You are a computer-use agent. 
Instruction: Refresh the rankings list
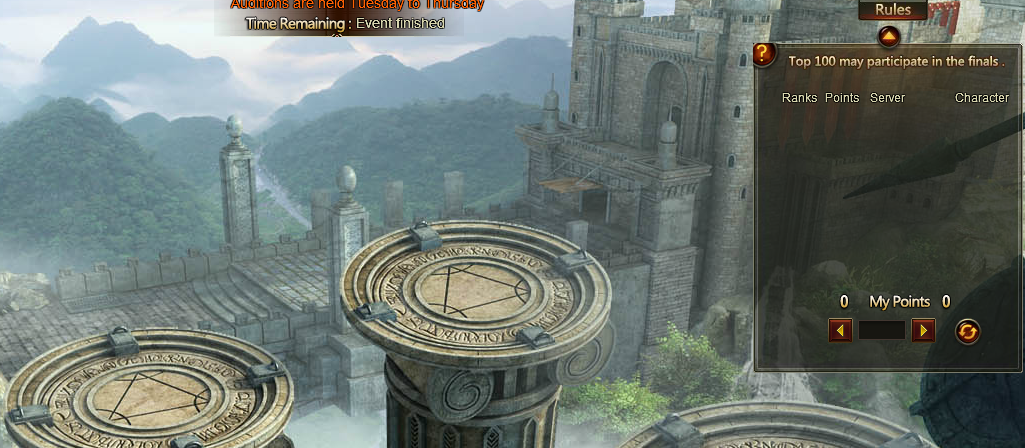tap(967, 331)
